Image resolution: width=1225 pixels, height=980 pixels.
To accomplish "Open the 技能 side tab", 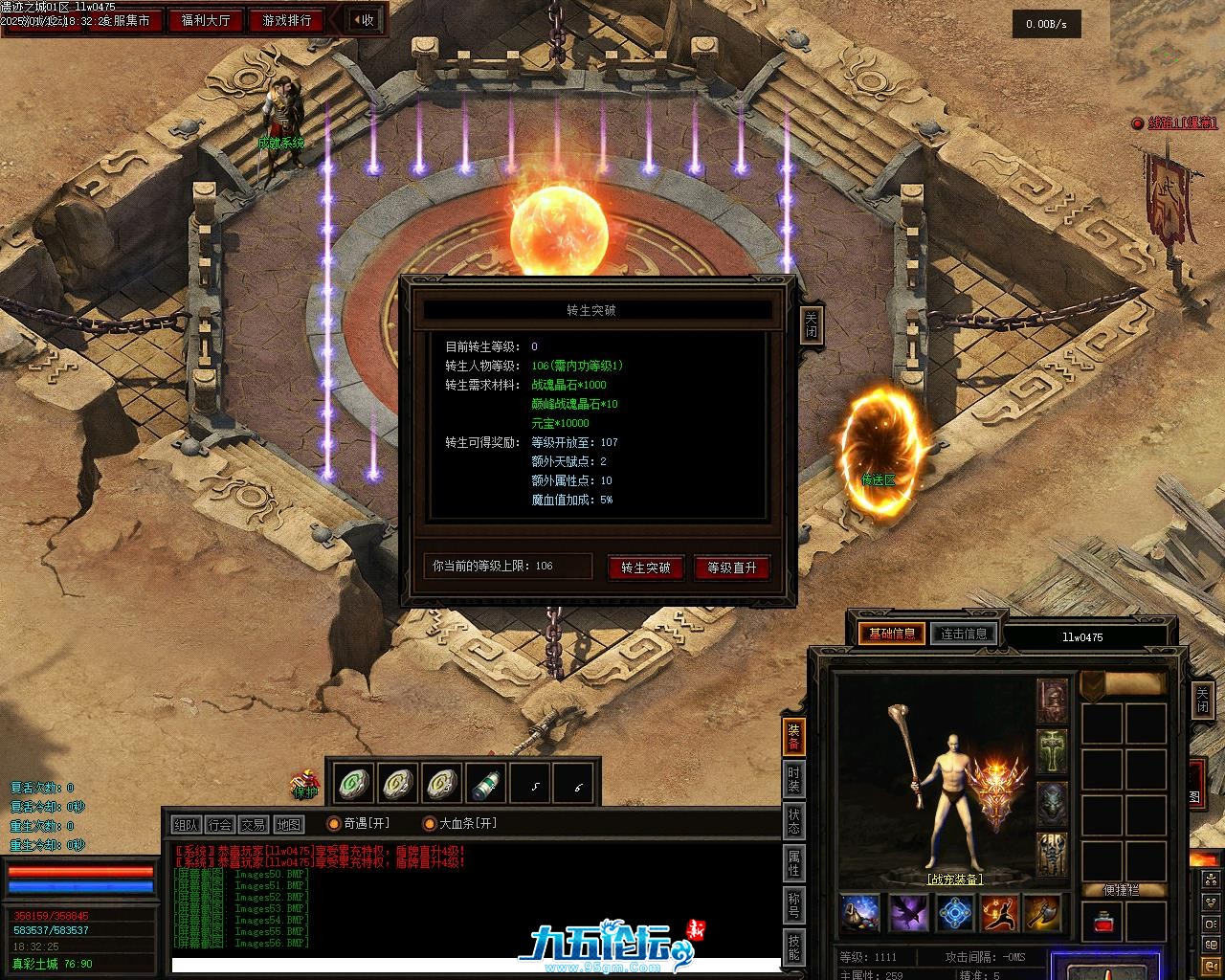I will tap(794, 946).
